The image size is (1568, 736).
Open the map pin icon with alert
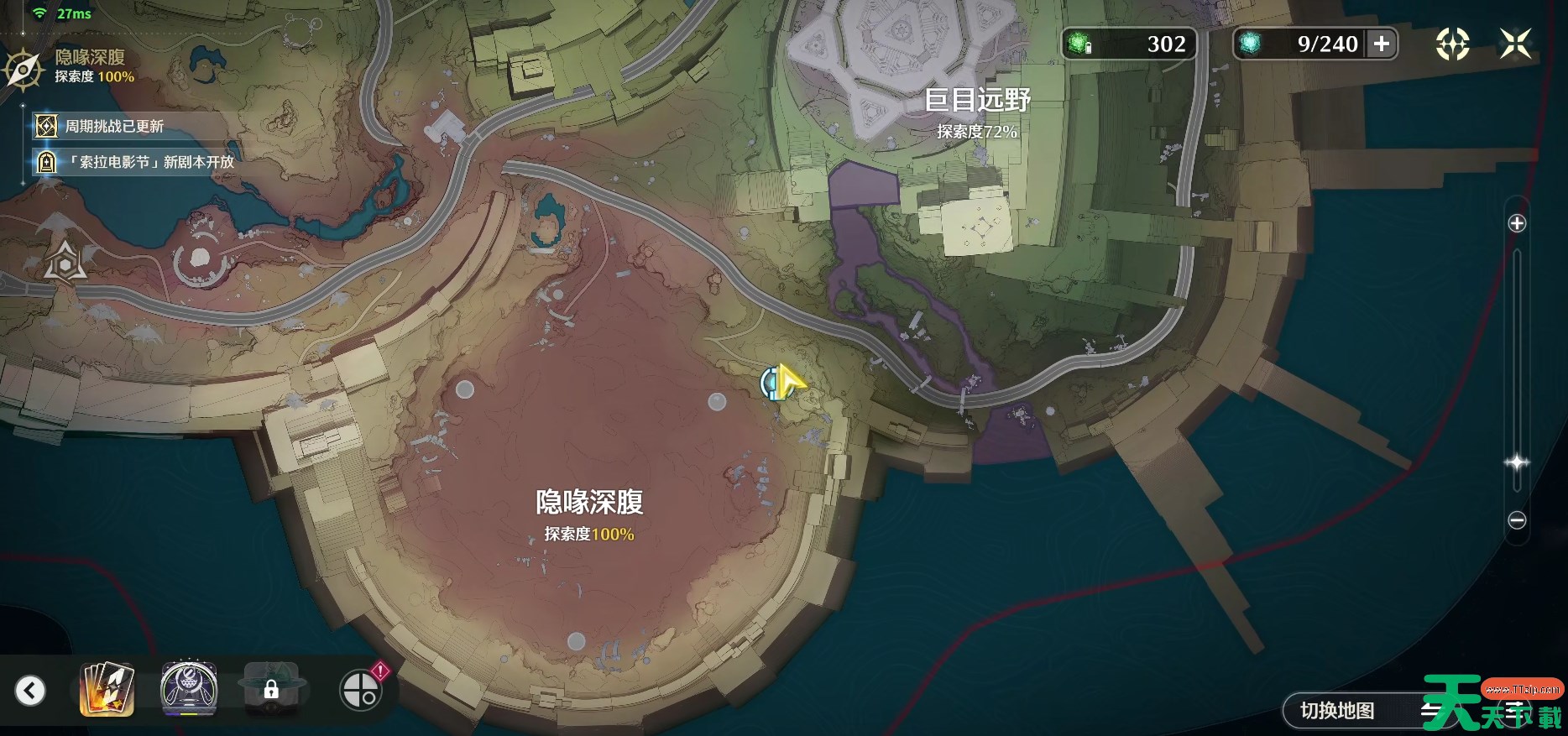pos(361,690)
